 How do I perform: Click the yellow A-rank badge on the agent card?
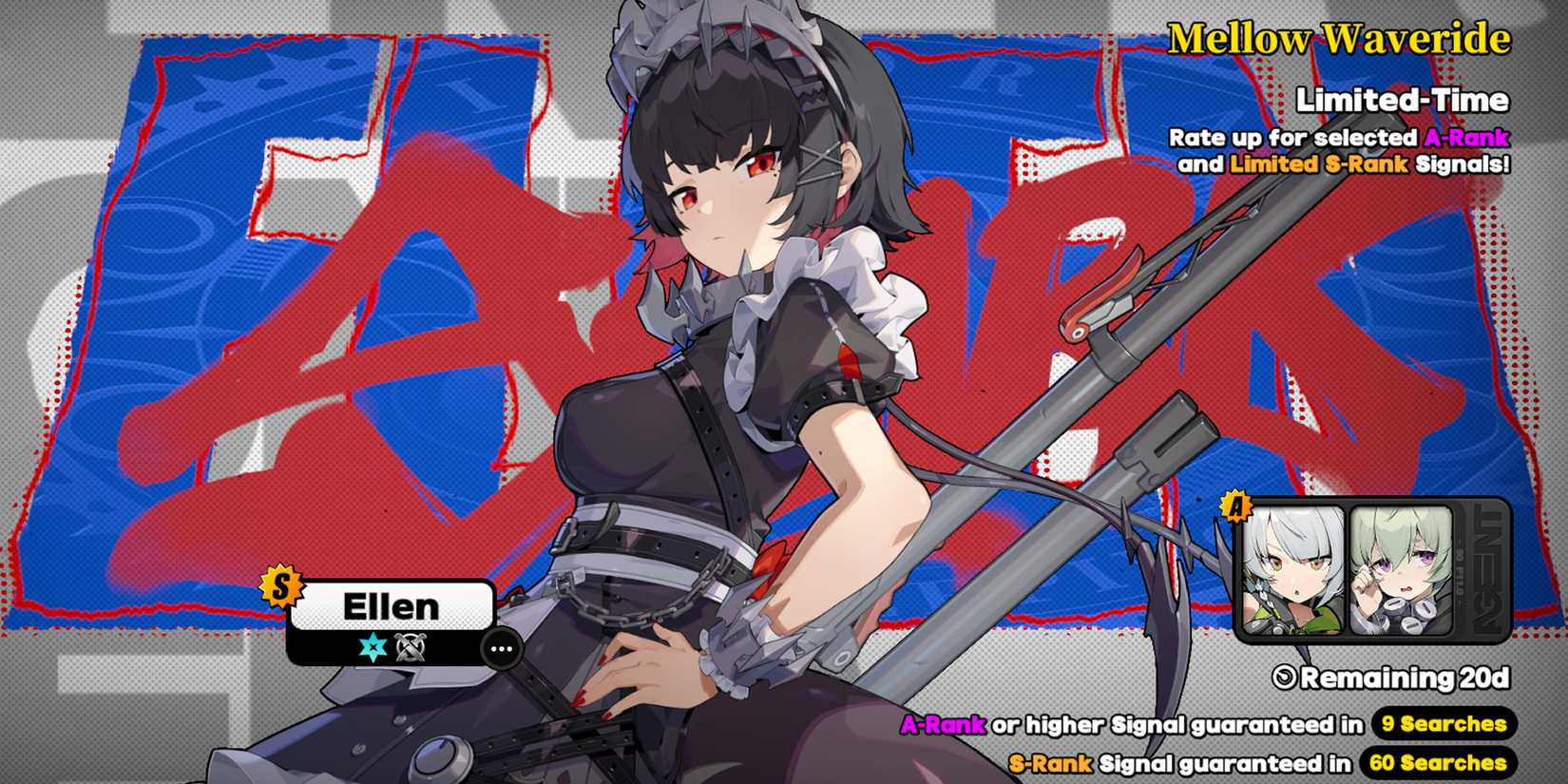1233,510
